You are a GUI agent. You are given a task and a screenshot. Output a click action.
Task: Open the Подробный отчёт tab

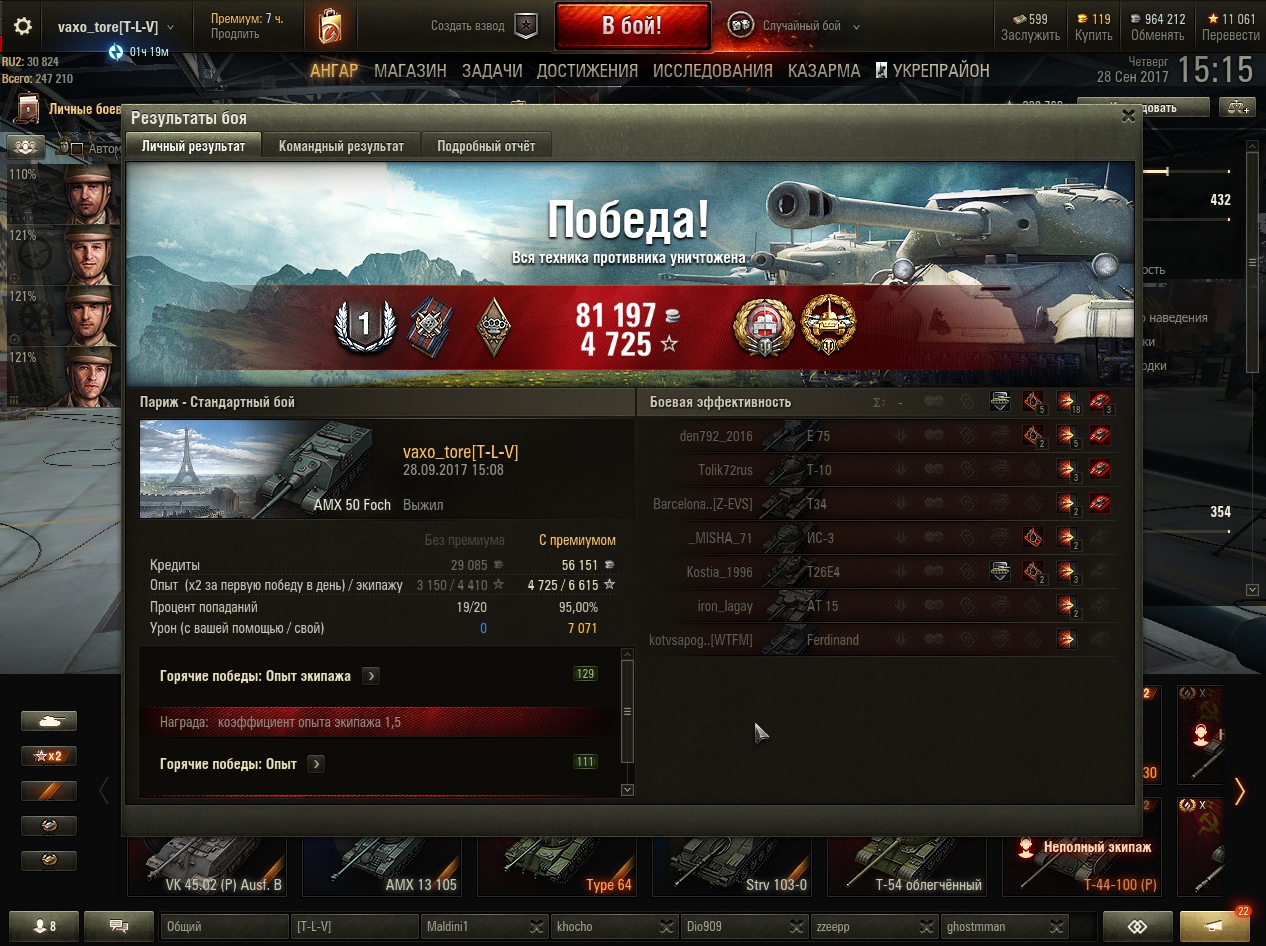point(486,146)
